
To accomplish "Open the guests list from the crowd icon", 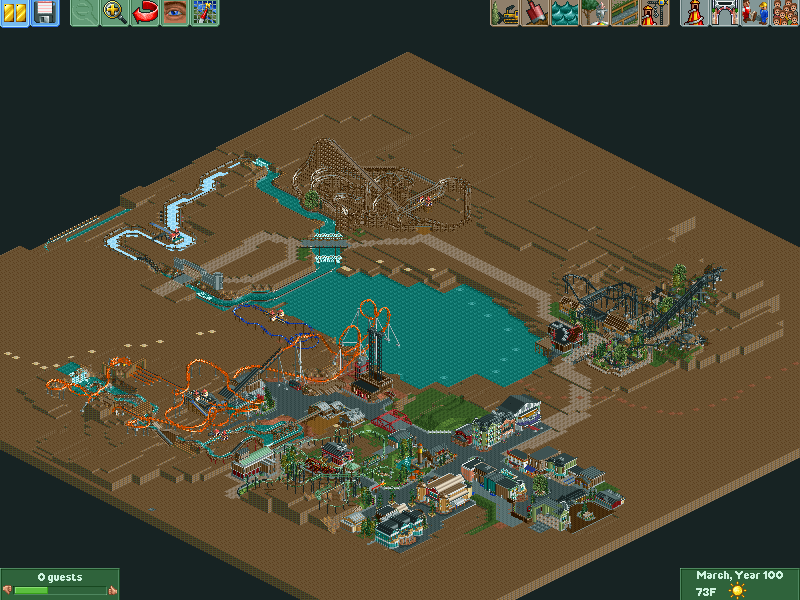I will pyautogui.click(x=784, y=13).
